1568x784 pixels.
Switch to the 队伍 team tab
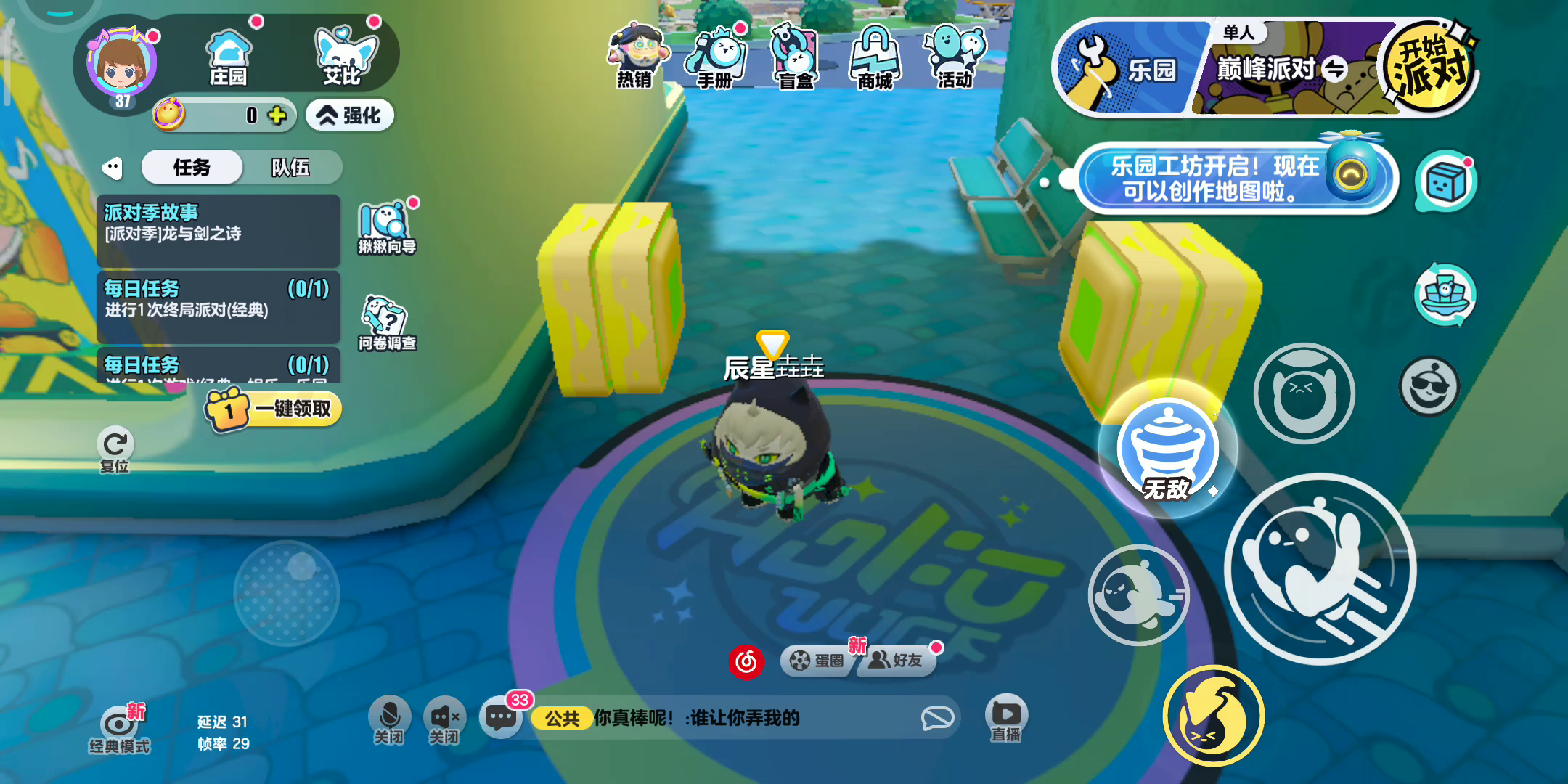tap(290, 168)
